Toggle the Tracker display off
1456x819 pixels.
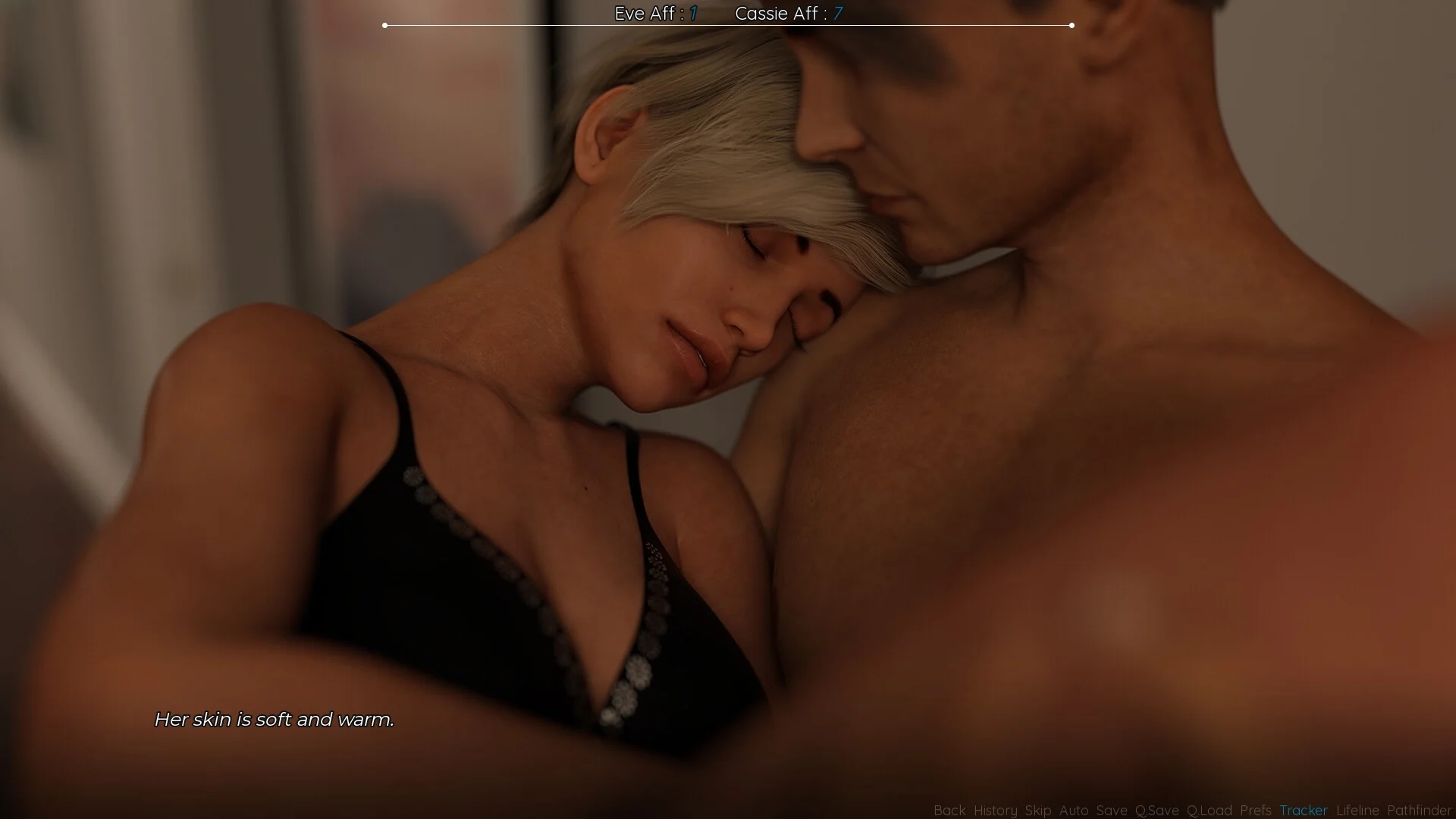(1303, 811)
